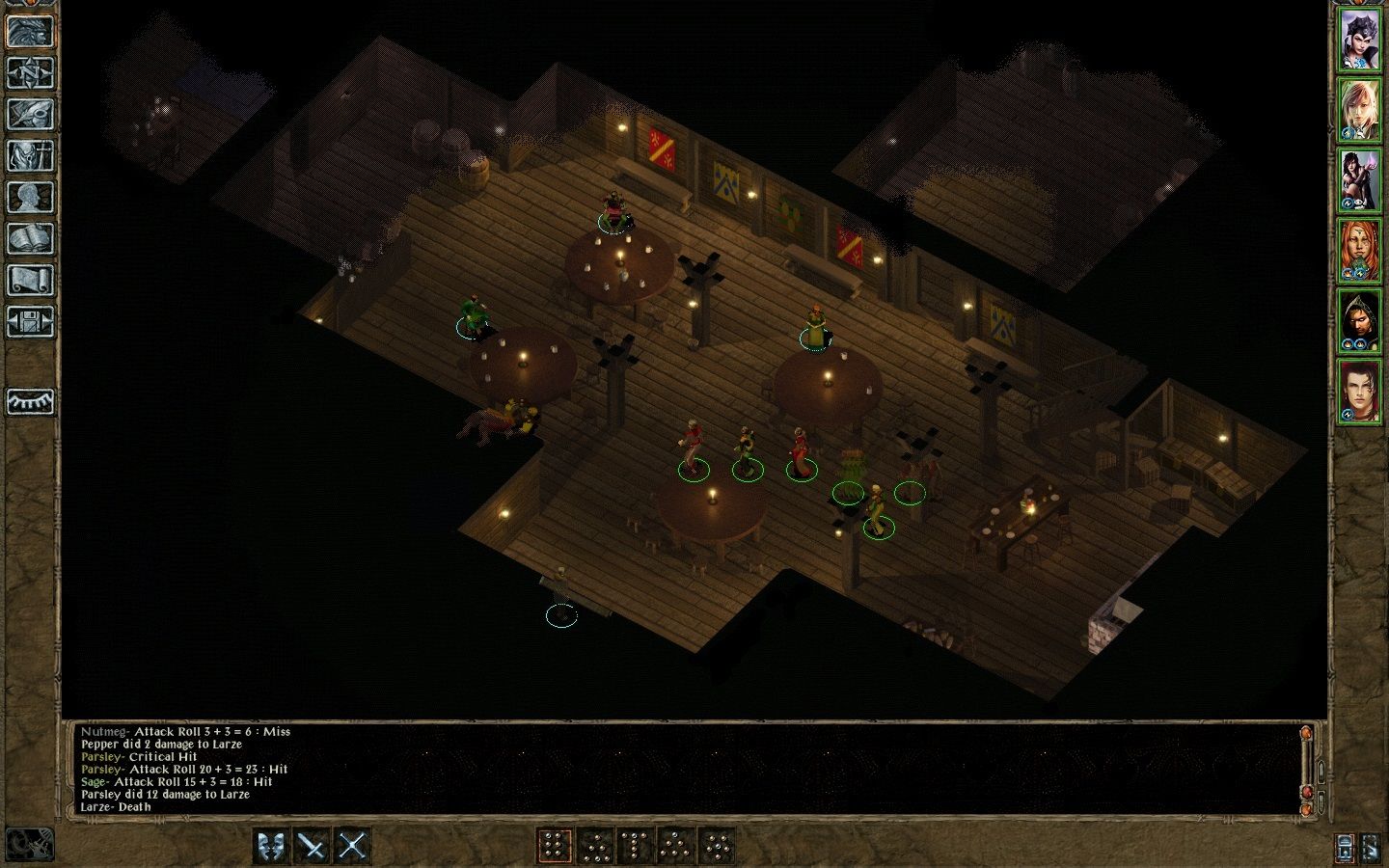Select the bottom dark-haired man's portrait
Screen dimensions: 1389x868
[x=1359, y=391]
